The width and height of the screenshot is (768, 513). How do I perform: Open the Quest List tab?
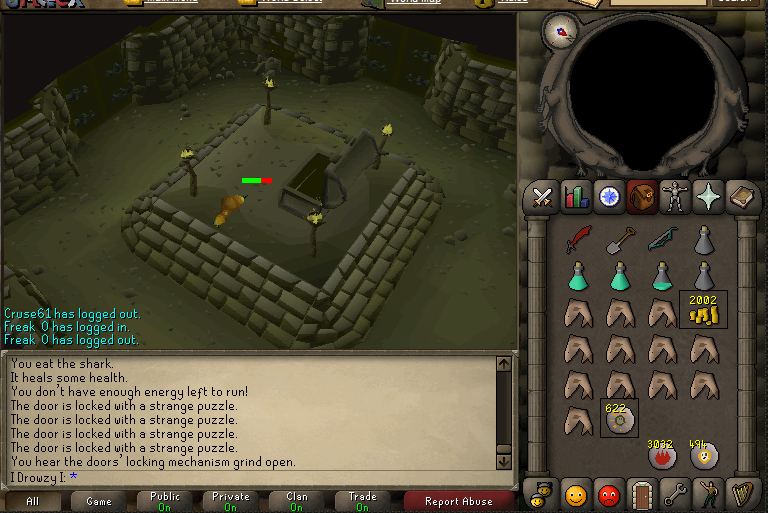609,197
